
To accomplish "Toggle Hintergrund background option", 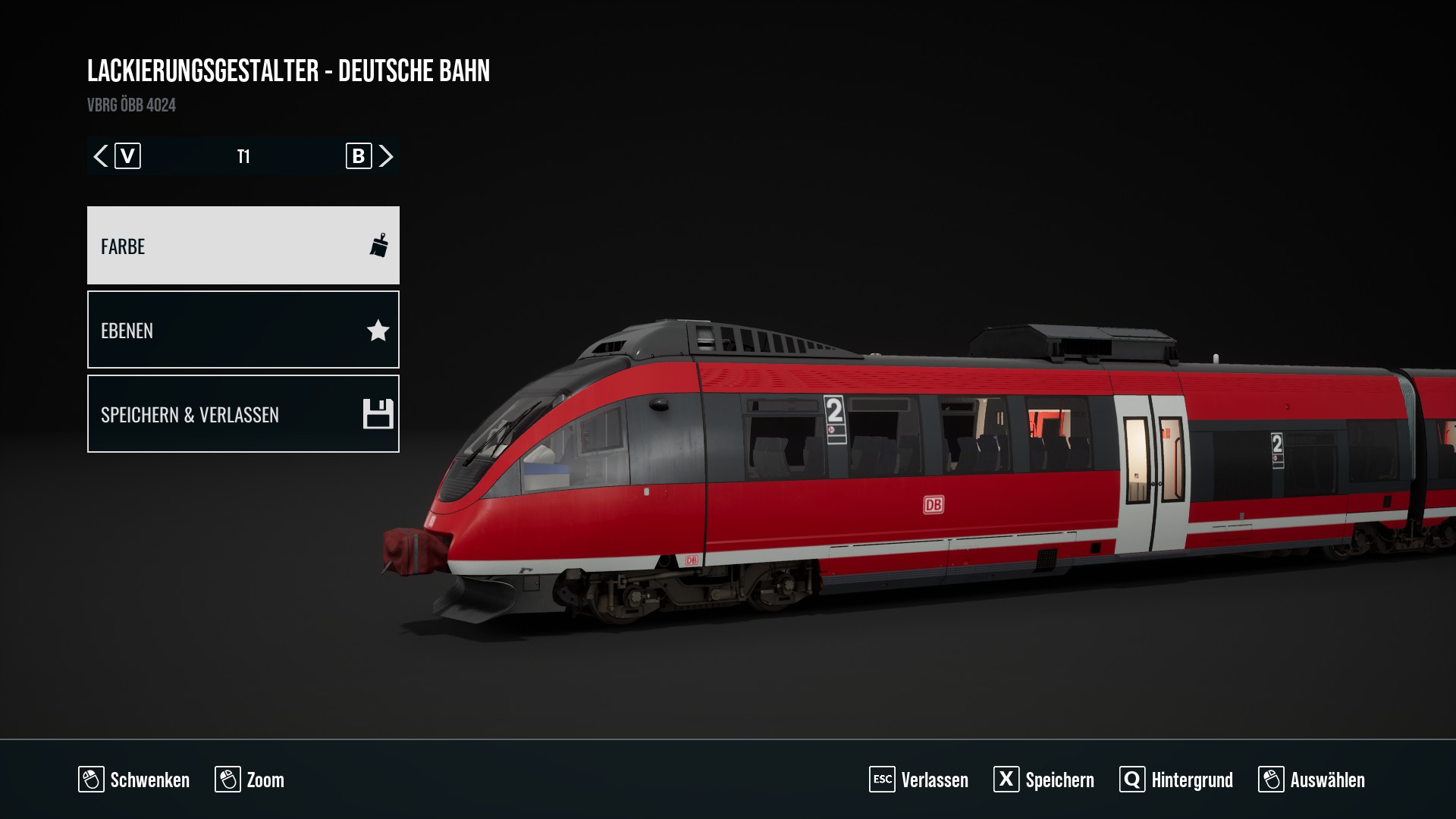I will pos(1176,780).
